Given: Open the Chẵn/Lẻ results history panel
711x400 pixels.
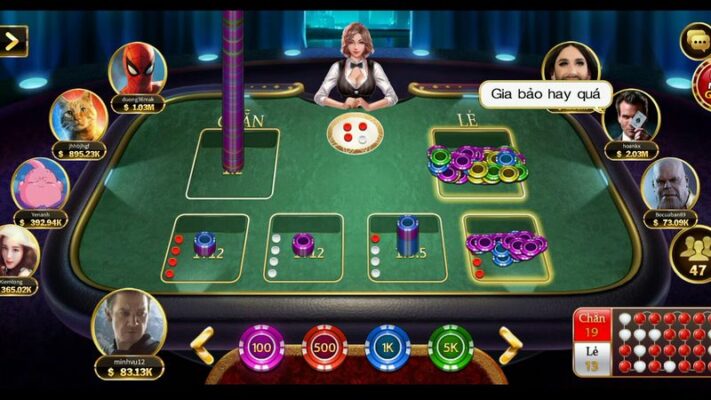Looking at the screenshot, I should coord(641,342).
